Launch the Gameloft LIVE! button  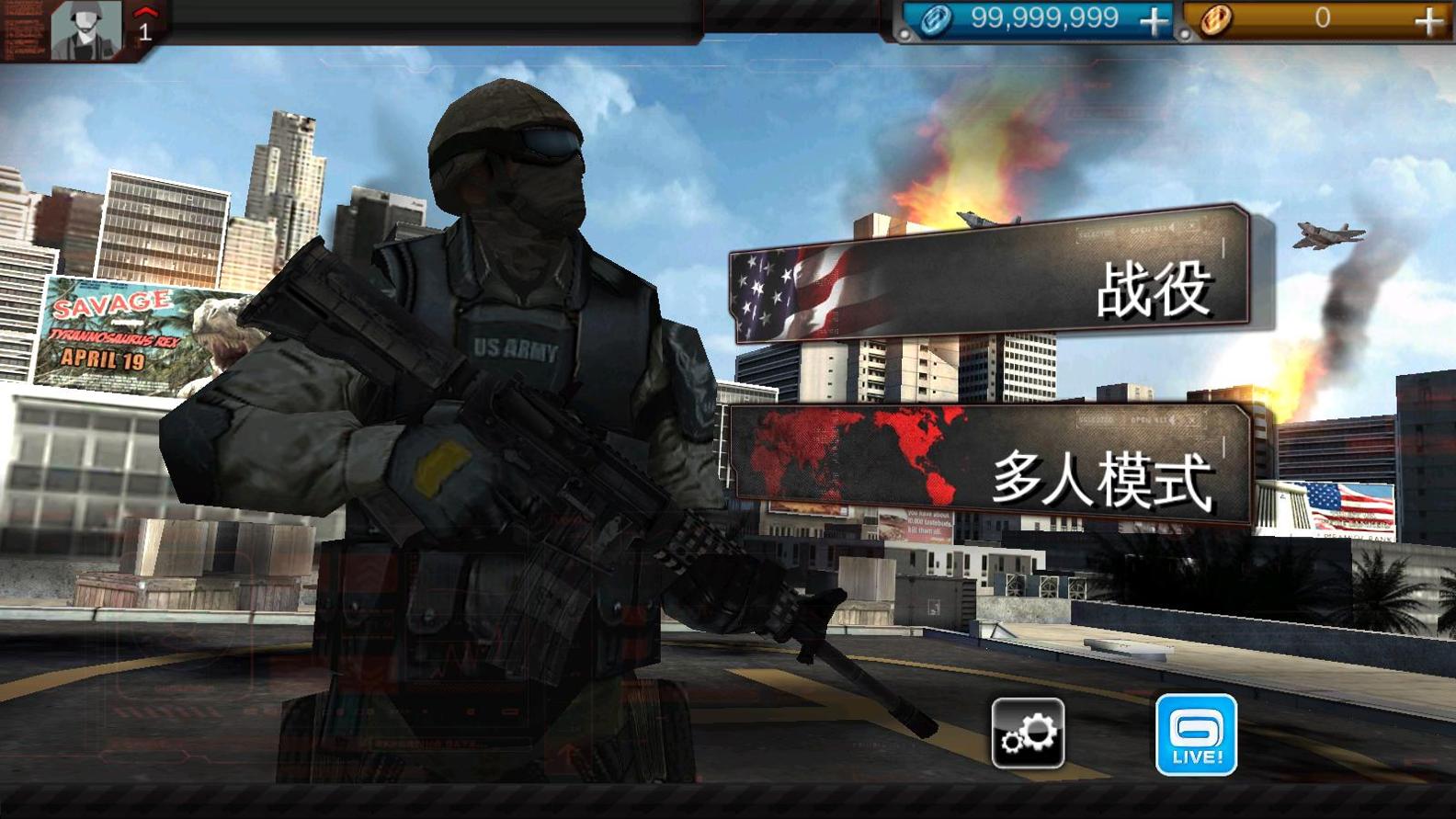point(1195,734)
